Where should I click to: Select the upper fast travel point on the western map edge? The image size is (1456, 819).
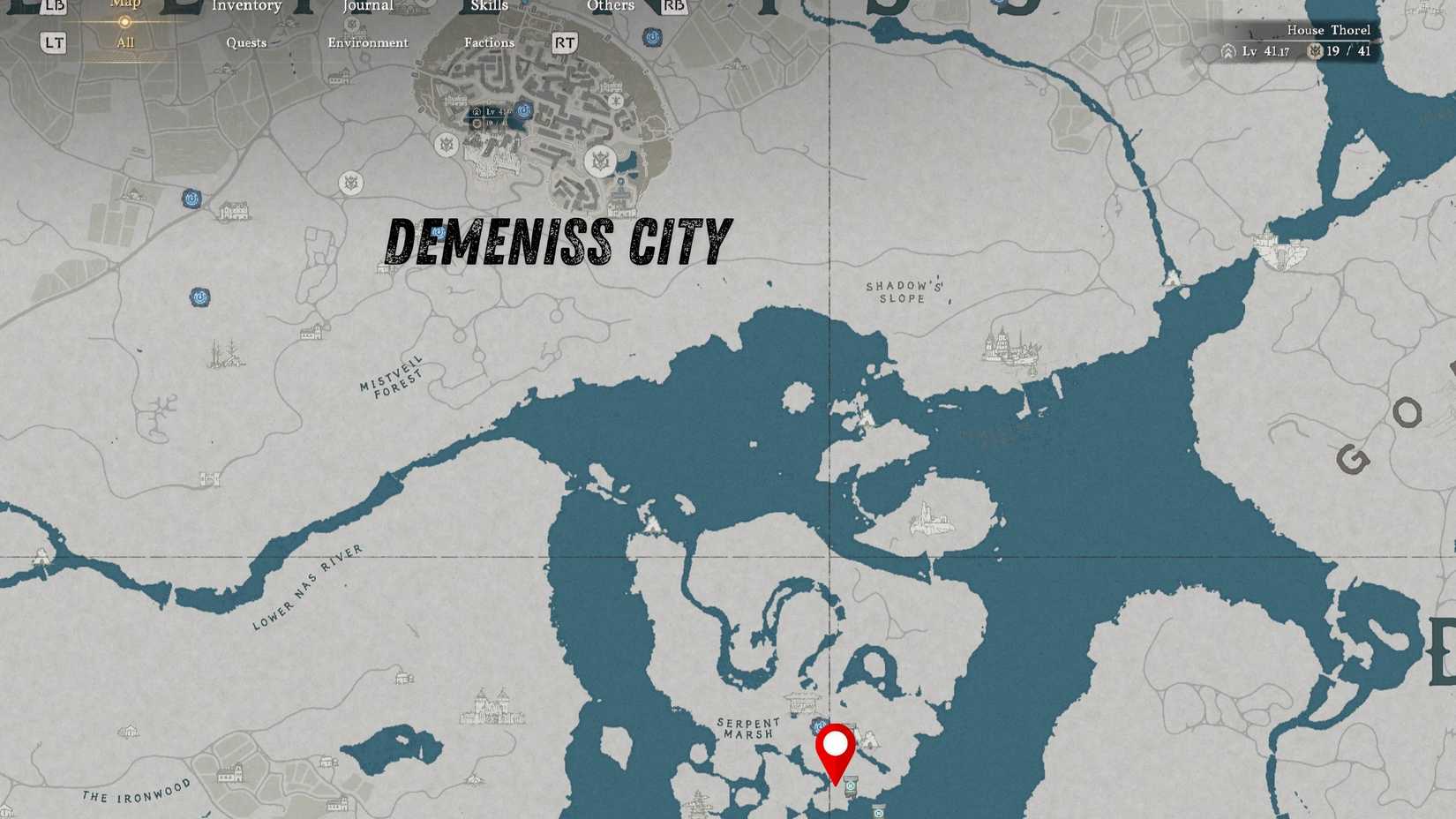(191, 198)
